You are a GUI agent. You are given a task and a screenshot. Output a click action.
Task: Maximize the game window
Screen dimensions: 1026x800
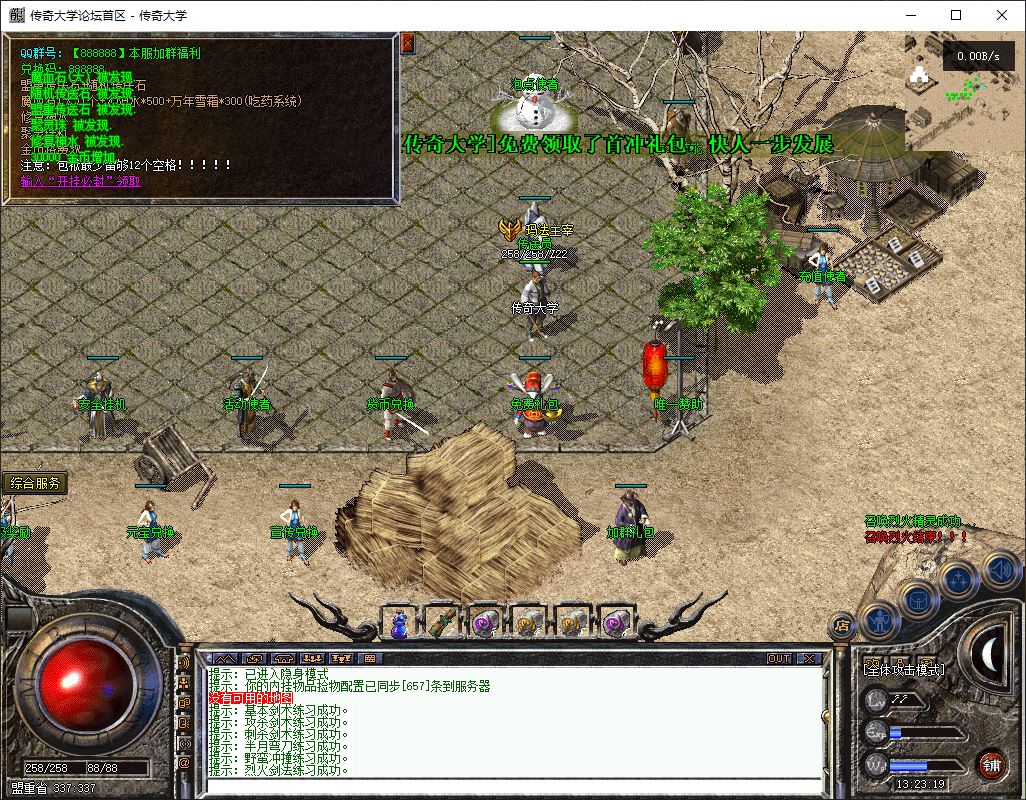click(956, 15)
